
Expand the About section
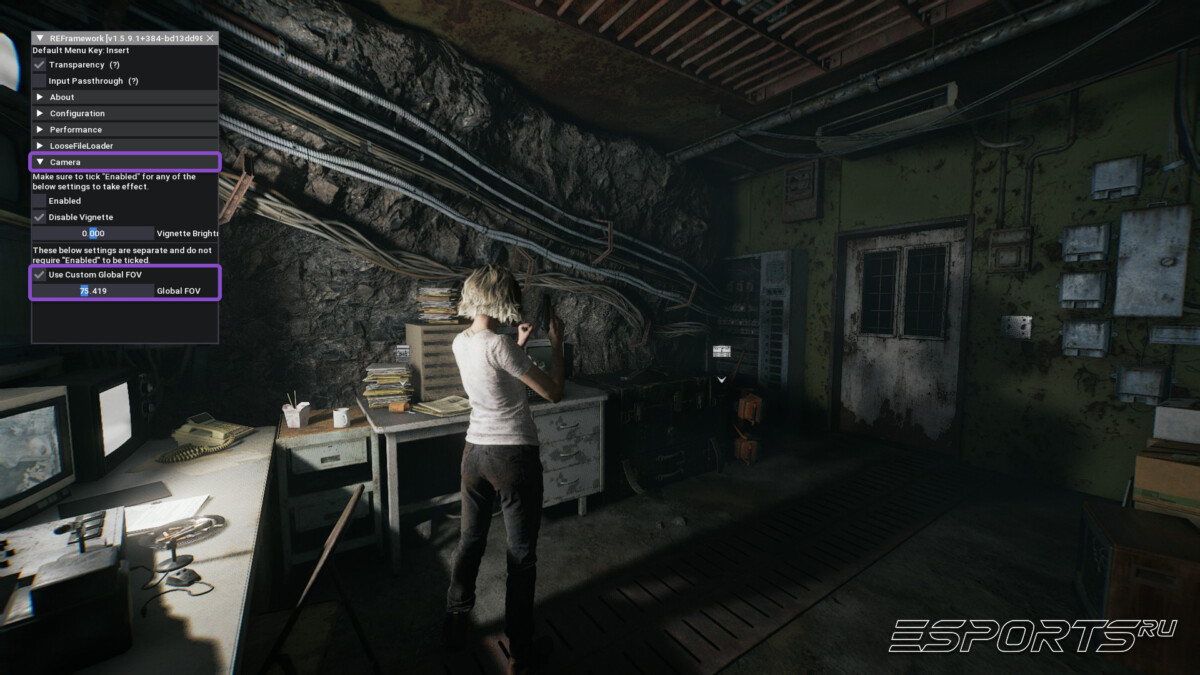[x=39, y=97]
